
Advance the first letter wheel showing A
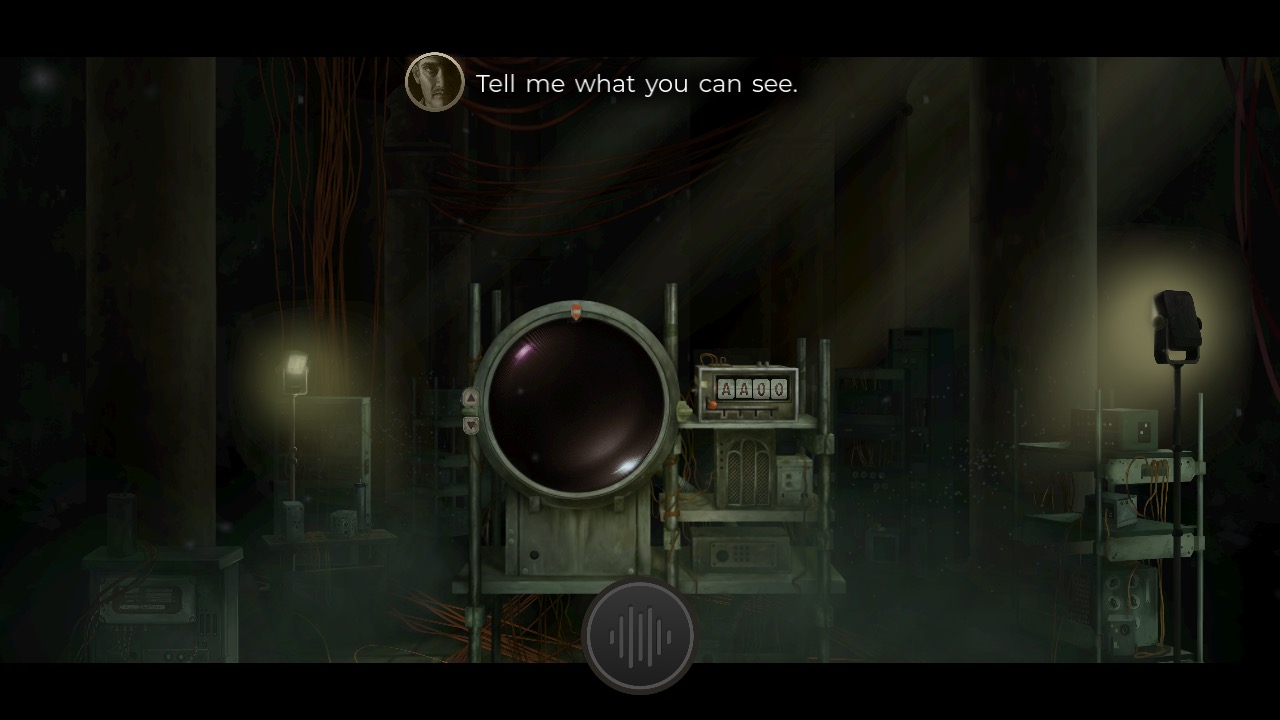click(x=726, y=389)
